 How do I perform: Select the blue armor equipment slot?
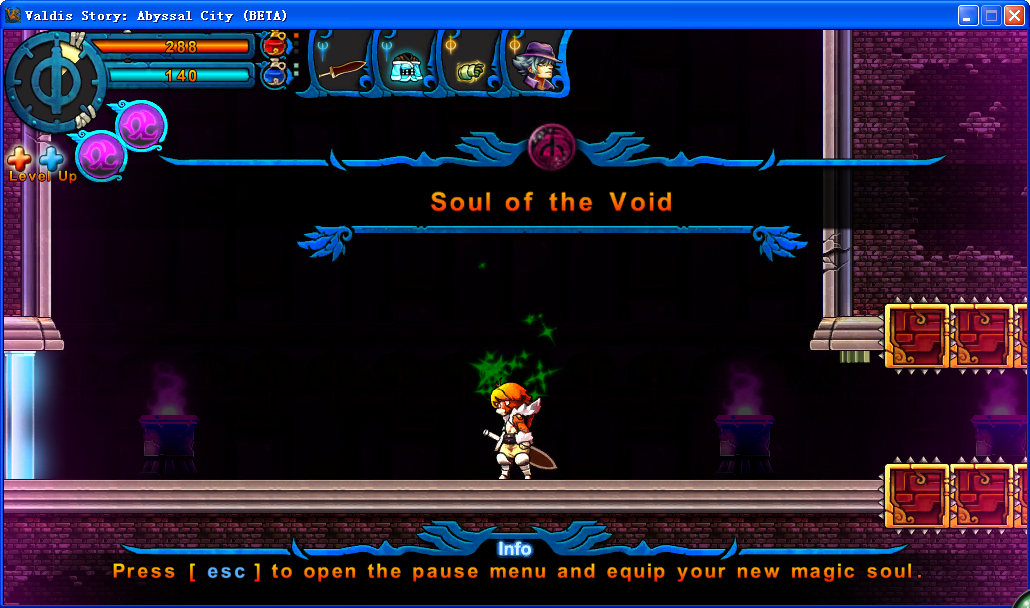pyautogui.click(x=405, y=66)
